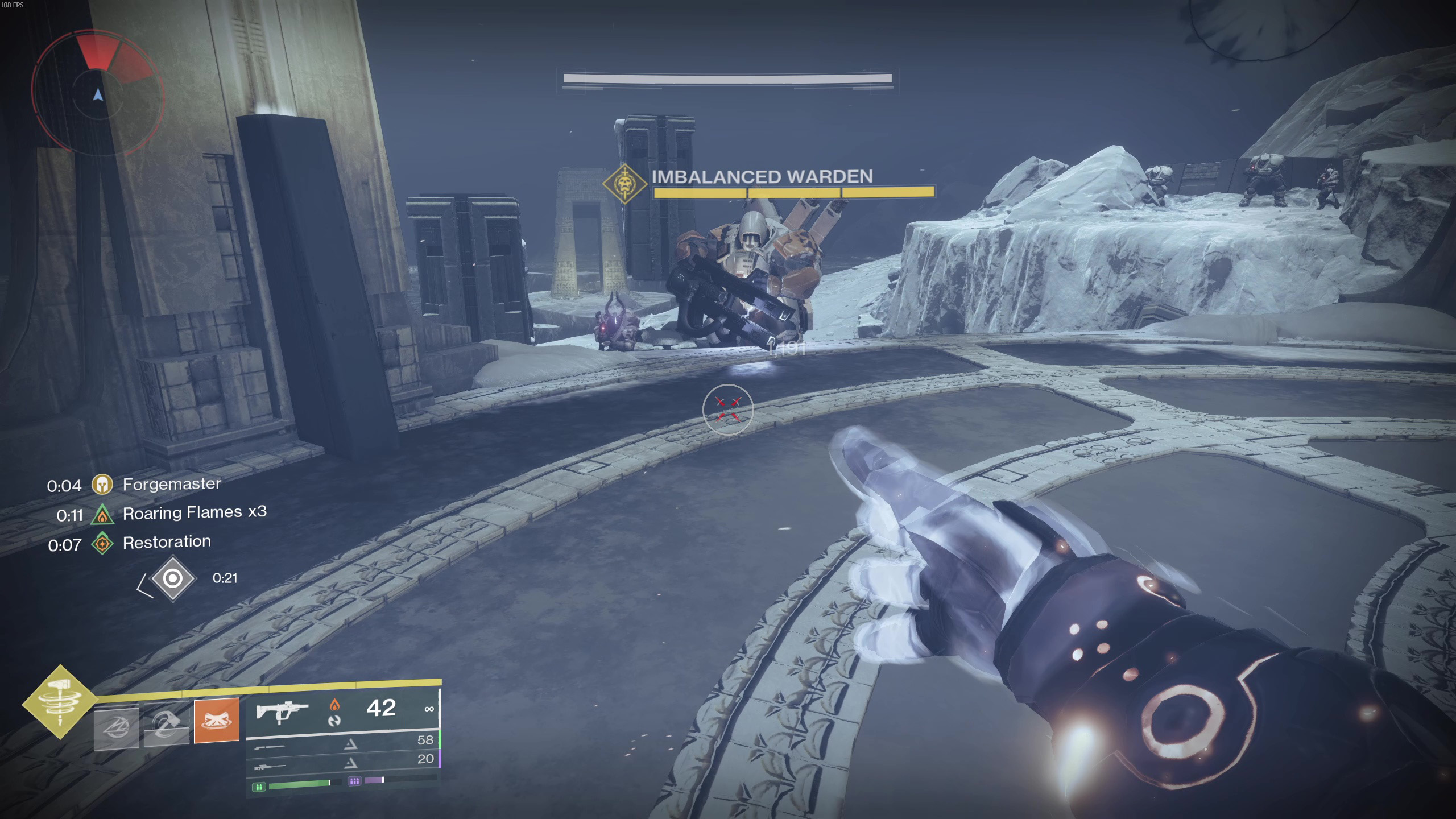The image size is (1456, 819).
Task: Select the equipped submachine gun icon
Action: (282, 711)
